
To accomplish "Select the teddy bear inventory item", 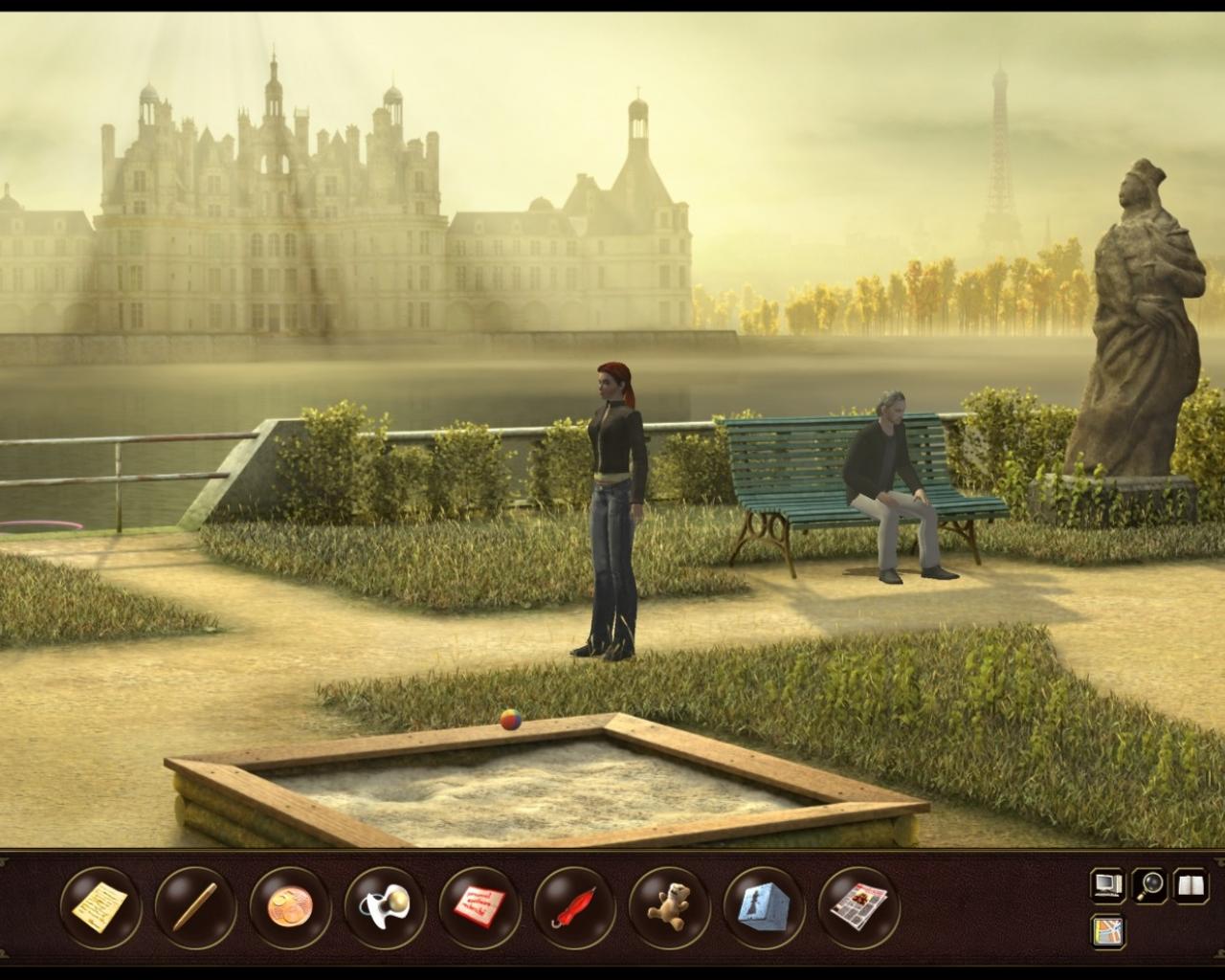I will (x=666, y=903).
